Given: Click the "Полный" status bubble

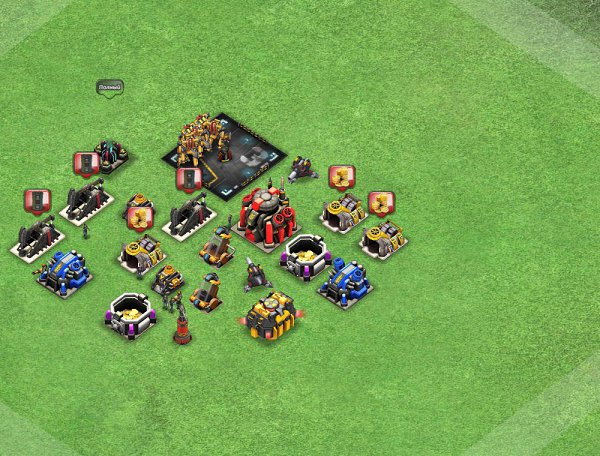Looking at the screenshot, I should (x=109, y=88).
